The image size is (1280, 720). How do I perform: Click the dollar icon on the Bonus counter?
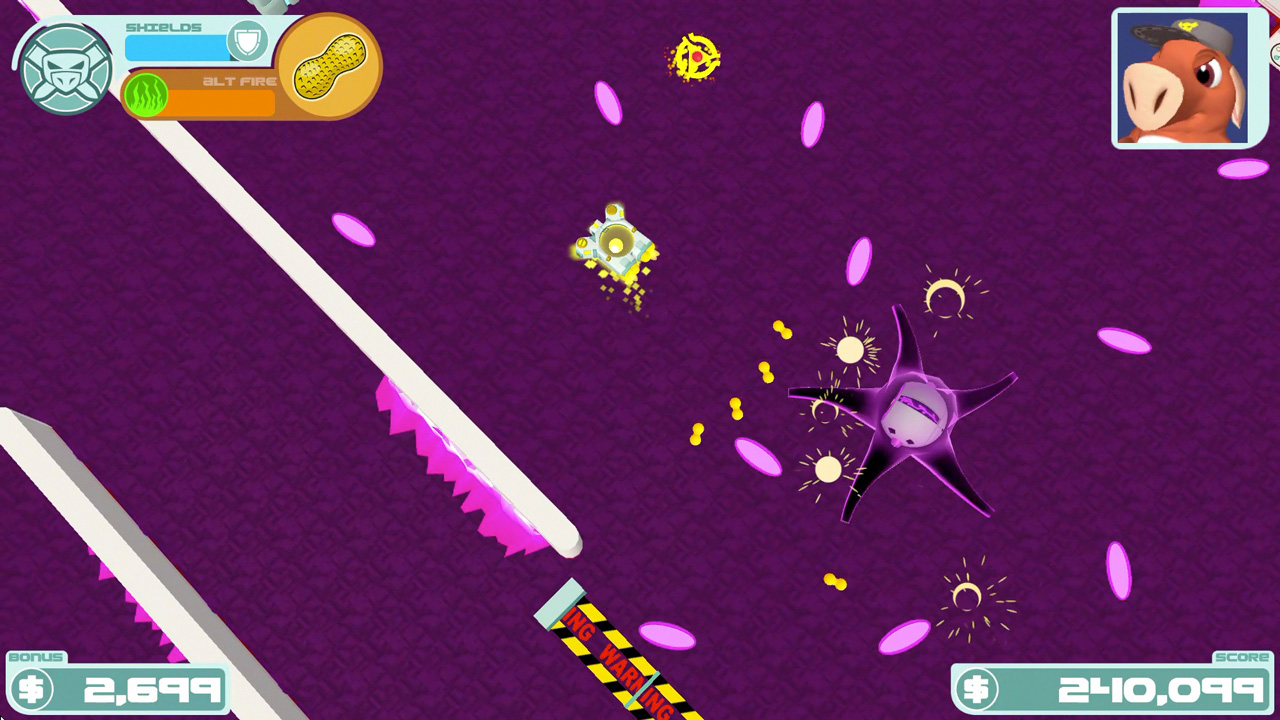point(33,687)
